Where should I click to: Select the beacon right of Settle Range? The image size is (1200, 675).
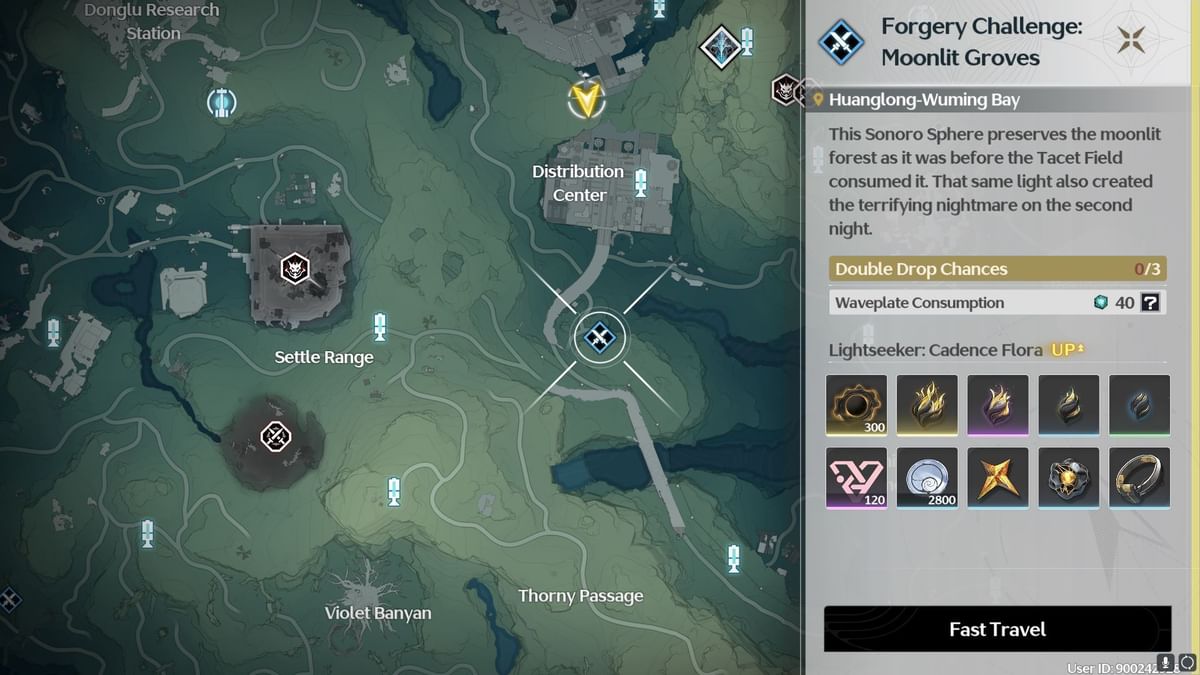(380, 326)
